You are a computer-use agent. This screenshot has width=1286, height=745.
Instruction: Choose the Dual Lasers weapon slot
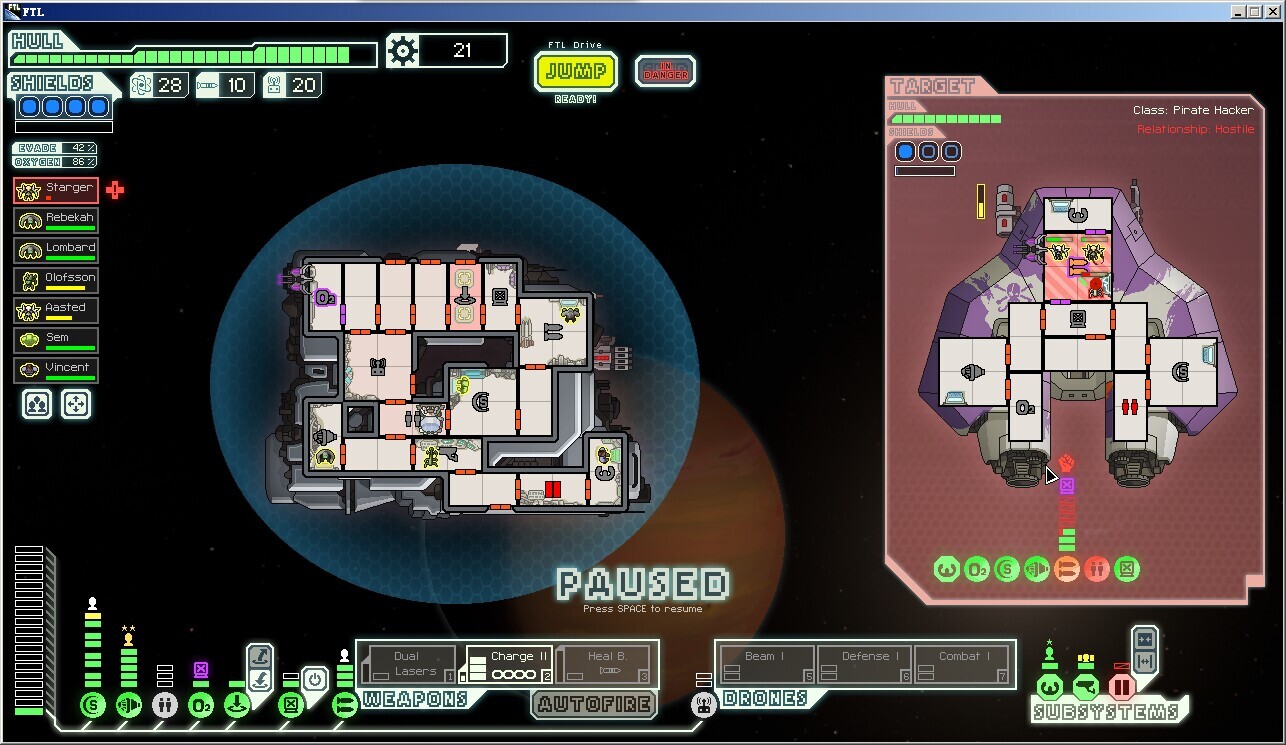(408, 664)
